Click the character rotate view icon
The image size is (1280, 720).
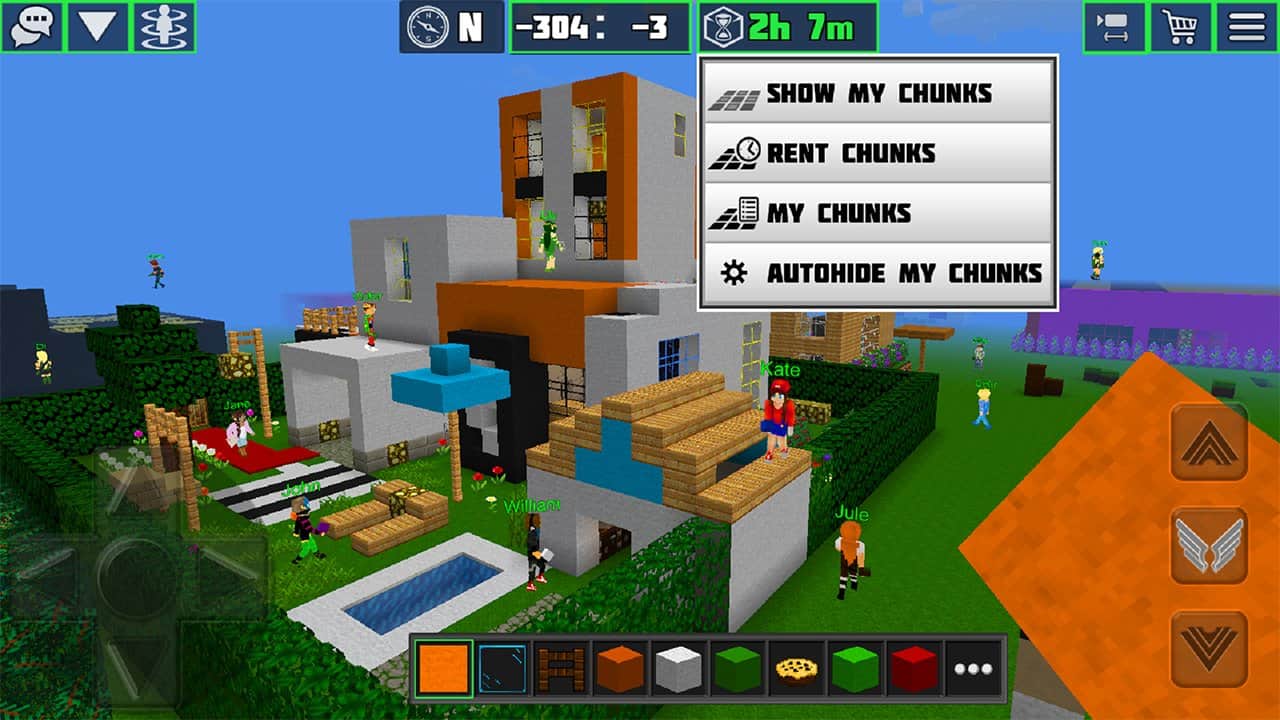163,27
